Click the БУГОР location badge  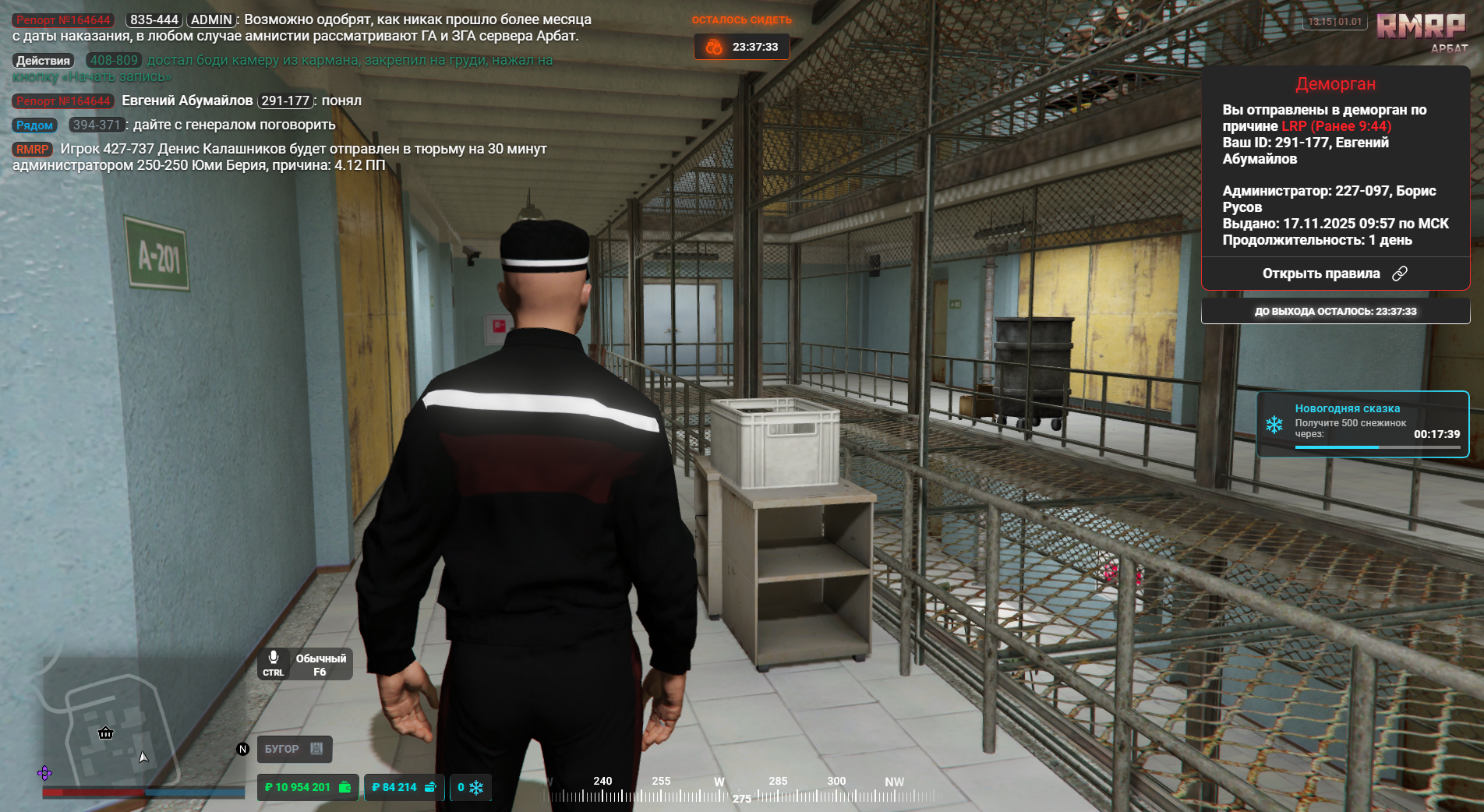click(x=294, y=749)
